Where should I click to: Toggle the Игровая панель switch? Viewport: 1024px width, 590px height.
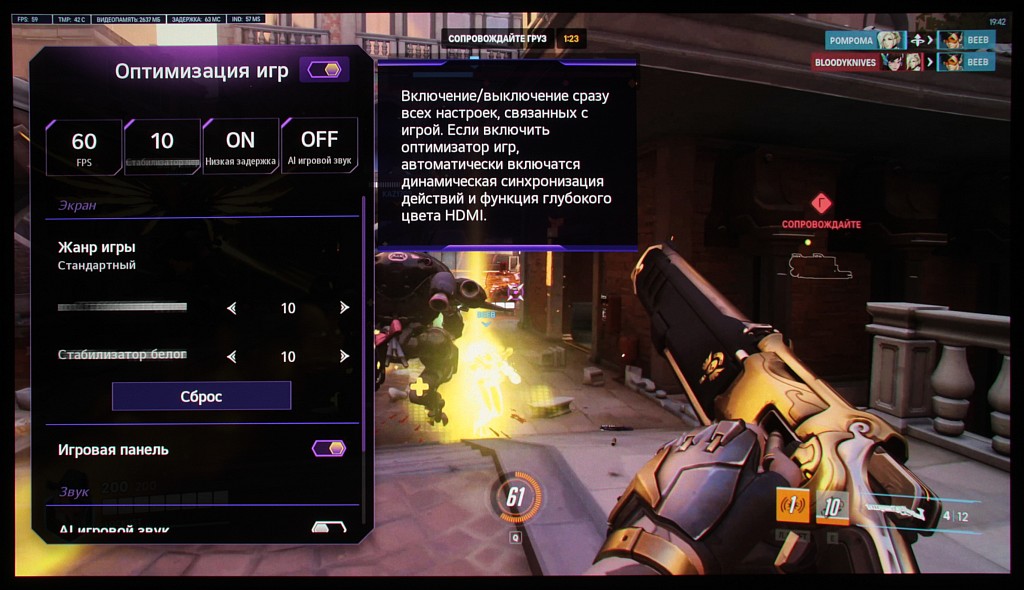(328, 448)
